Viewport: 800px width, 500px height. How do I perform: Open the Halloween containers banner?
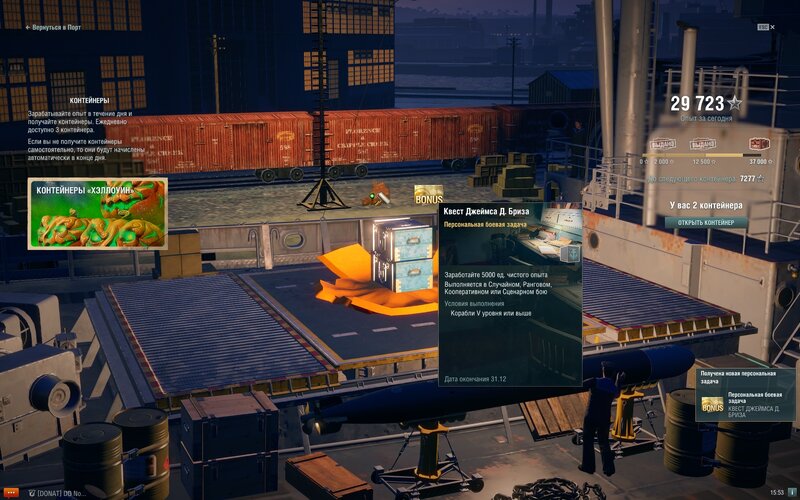(x=98, y=213)
